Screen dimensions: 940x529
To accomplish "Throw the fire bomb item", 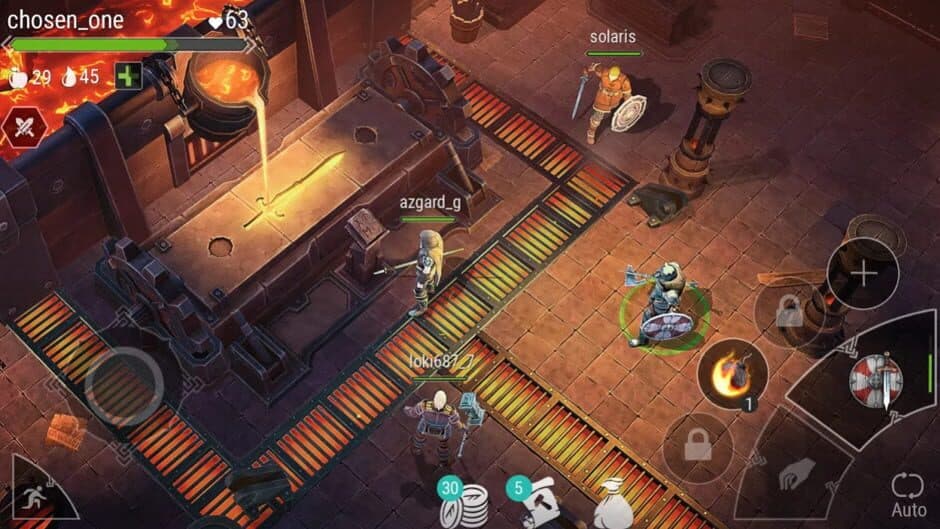I will click(732, 374).
